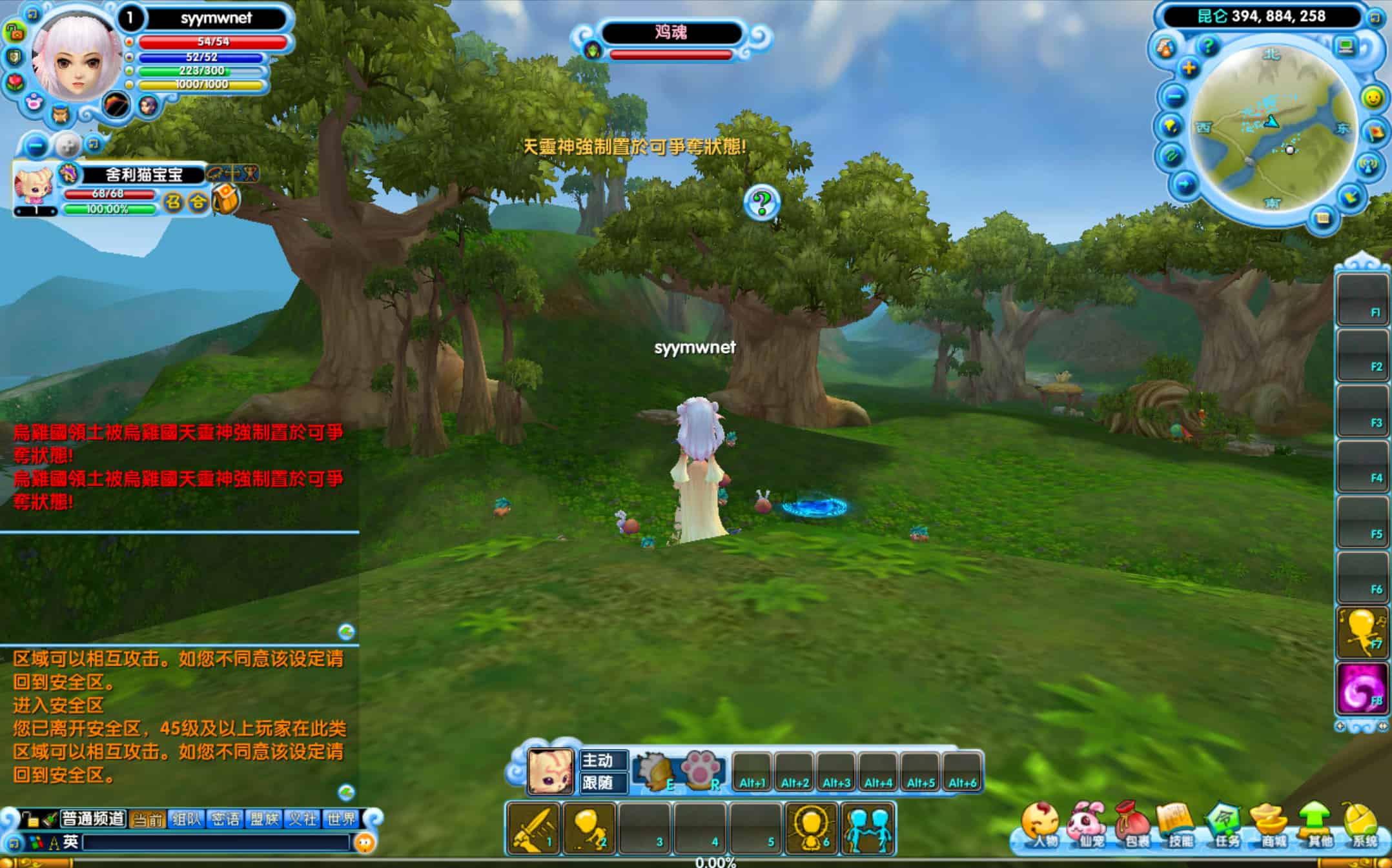Click the yellow smiley button beside the minimap
The height and width of the screenshot is (868, 1392).
coord(1372,97)
